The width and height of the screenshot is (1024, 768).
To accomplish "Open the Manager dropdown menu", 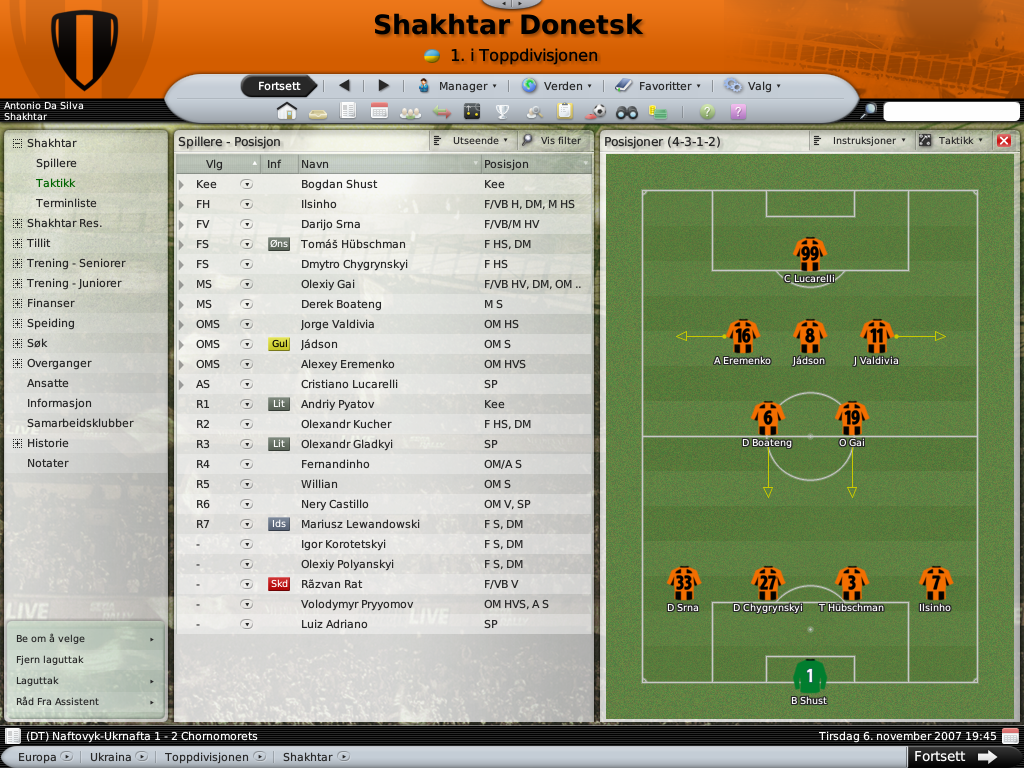I will click(456, 86).
